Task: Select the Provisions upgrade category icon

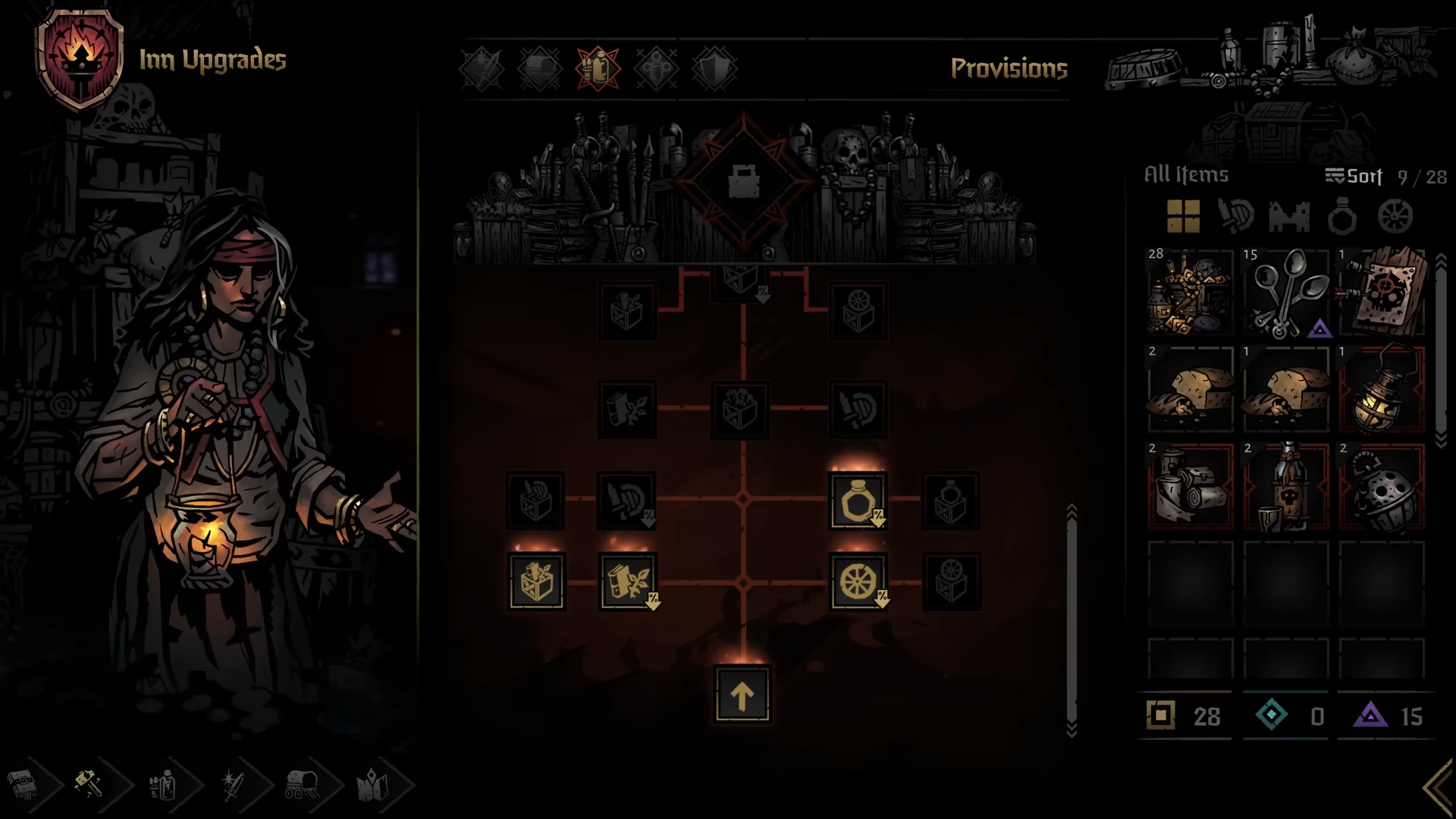Action: pyautogui.click(x=597, y=68)
